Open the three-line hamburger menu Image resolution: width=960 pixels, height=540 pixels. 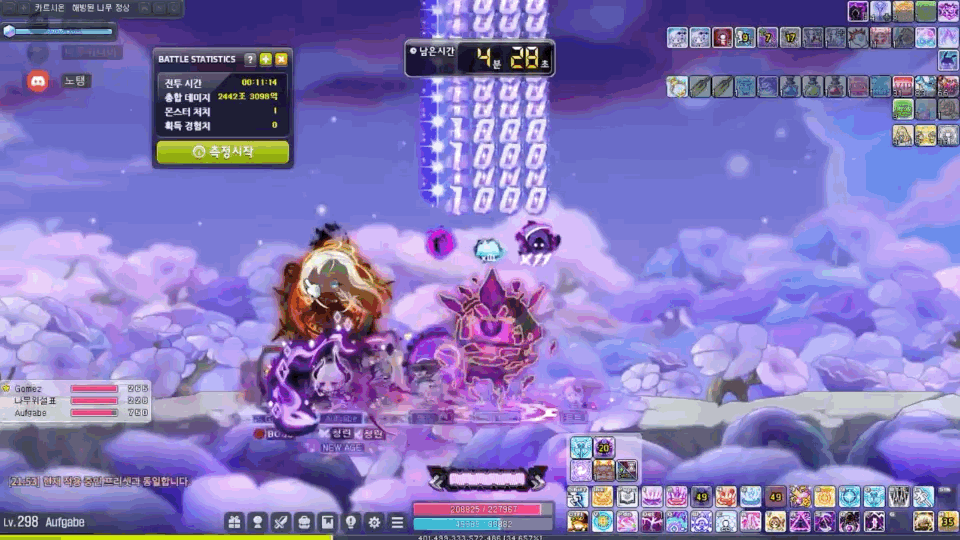coord(397,521)
